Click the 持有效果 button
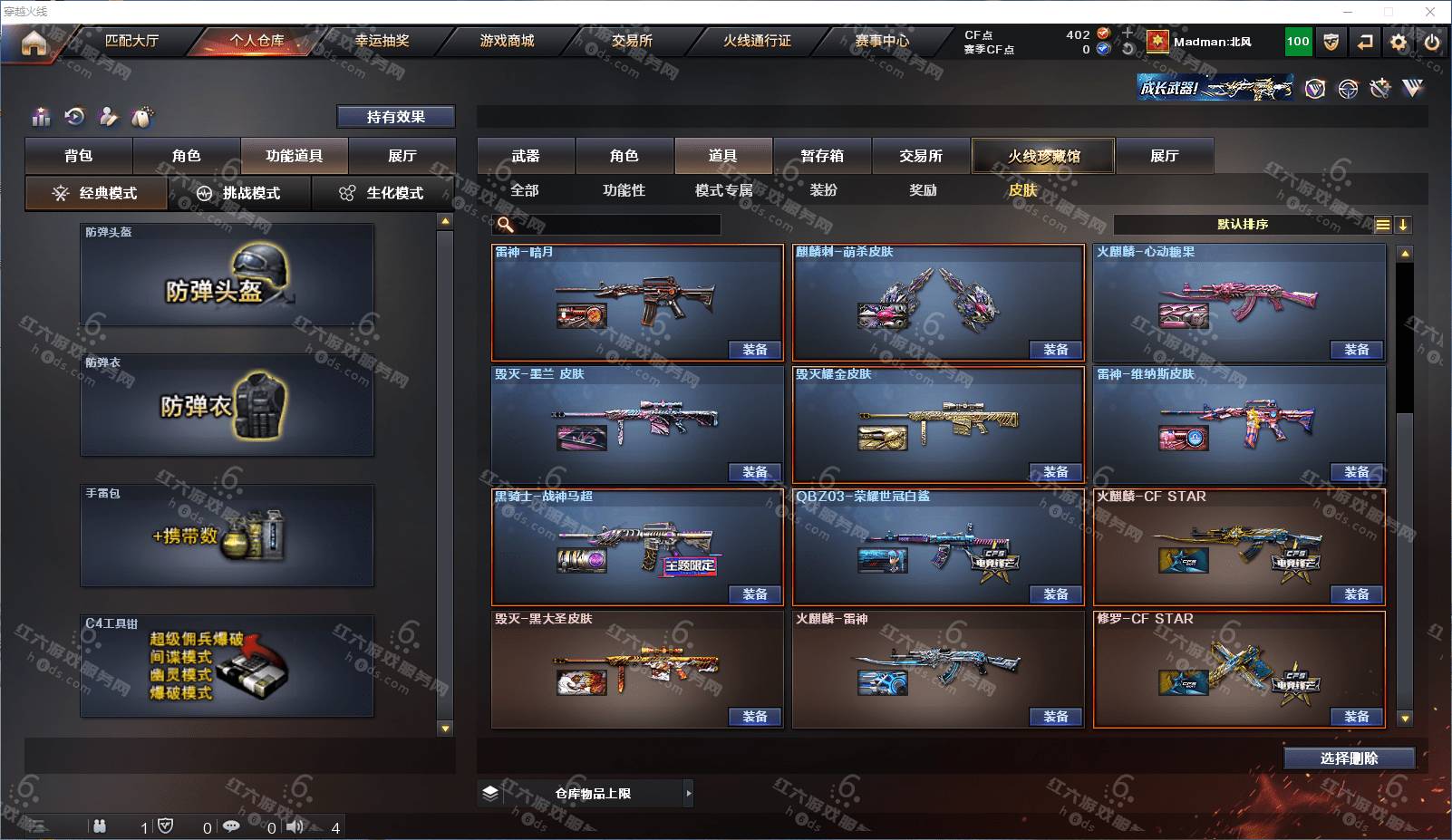 point(396,117)
